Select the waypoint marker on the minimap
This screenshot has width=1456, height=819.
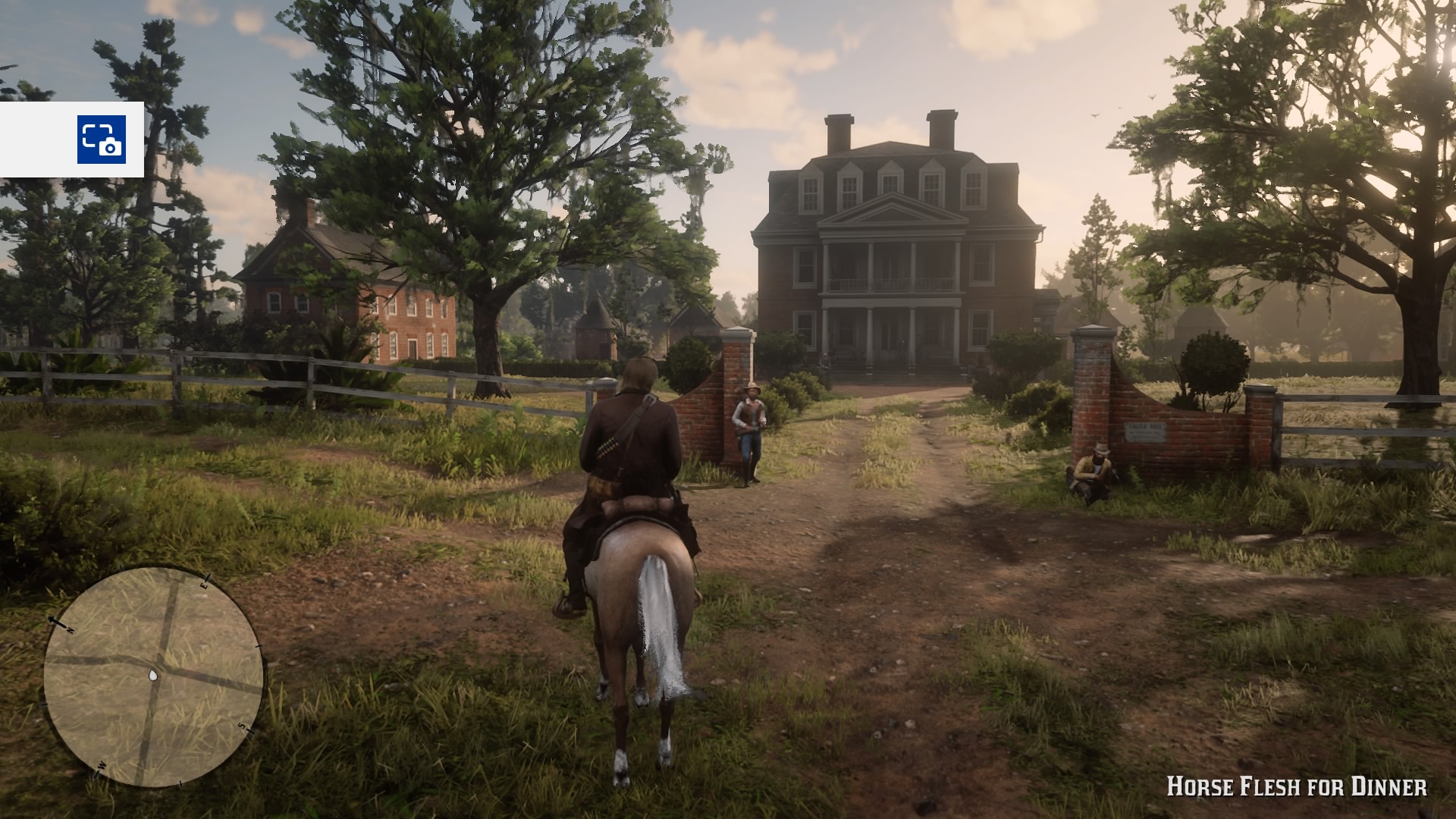[153, 675]
